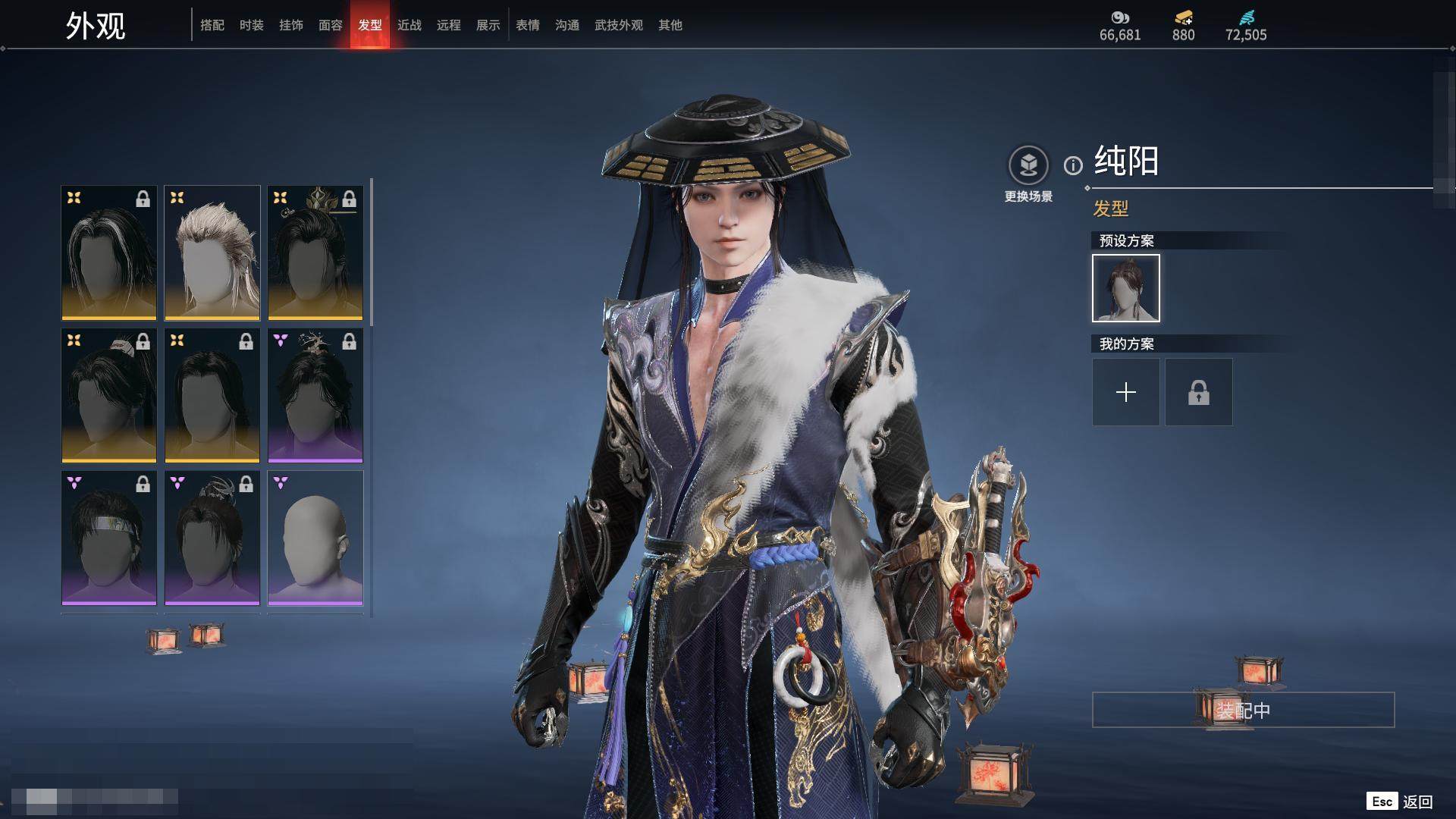Show the 展示 tab
The image size is (1456, 819).
pos(488,25)
